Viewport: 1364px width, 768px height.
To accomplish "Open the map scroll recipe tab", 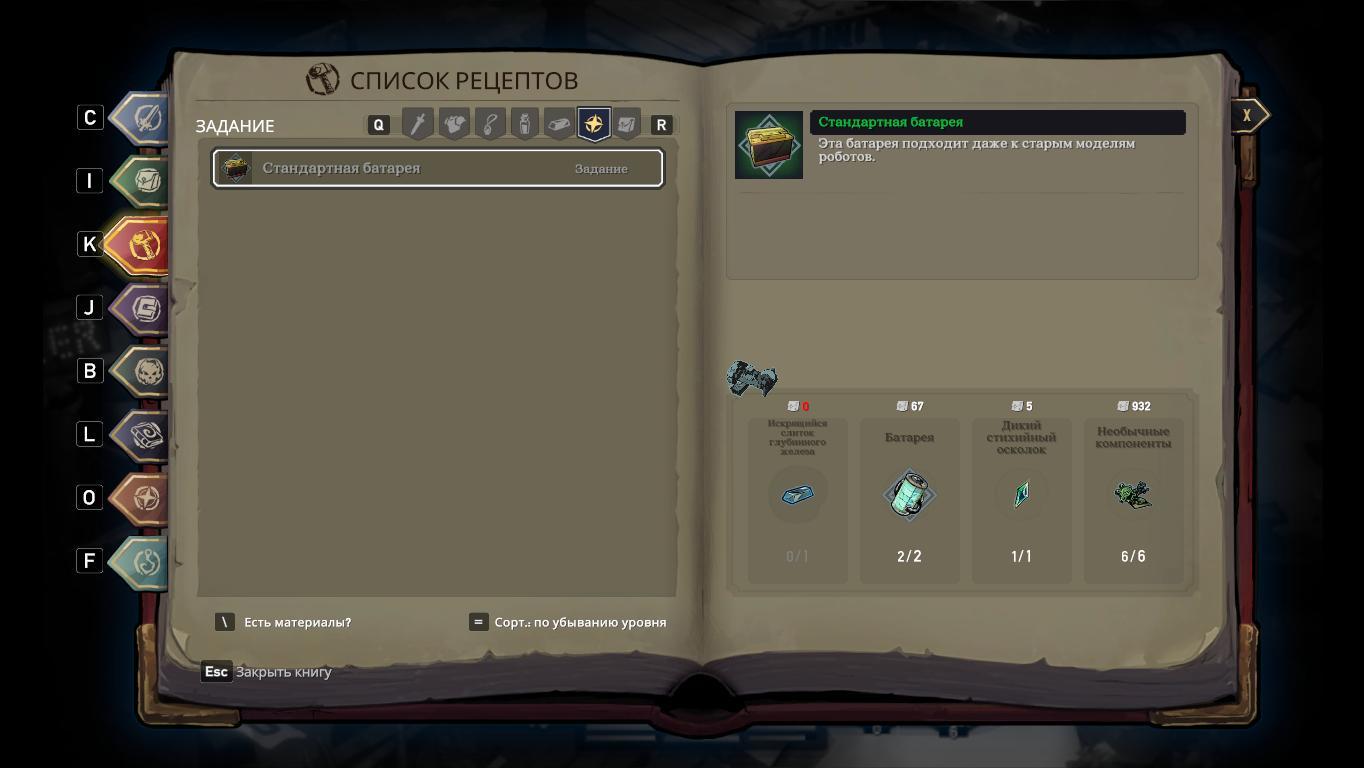I will (x=627, y=125).
